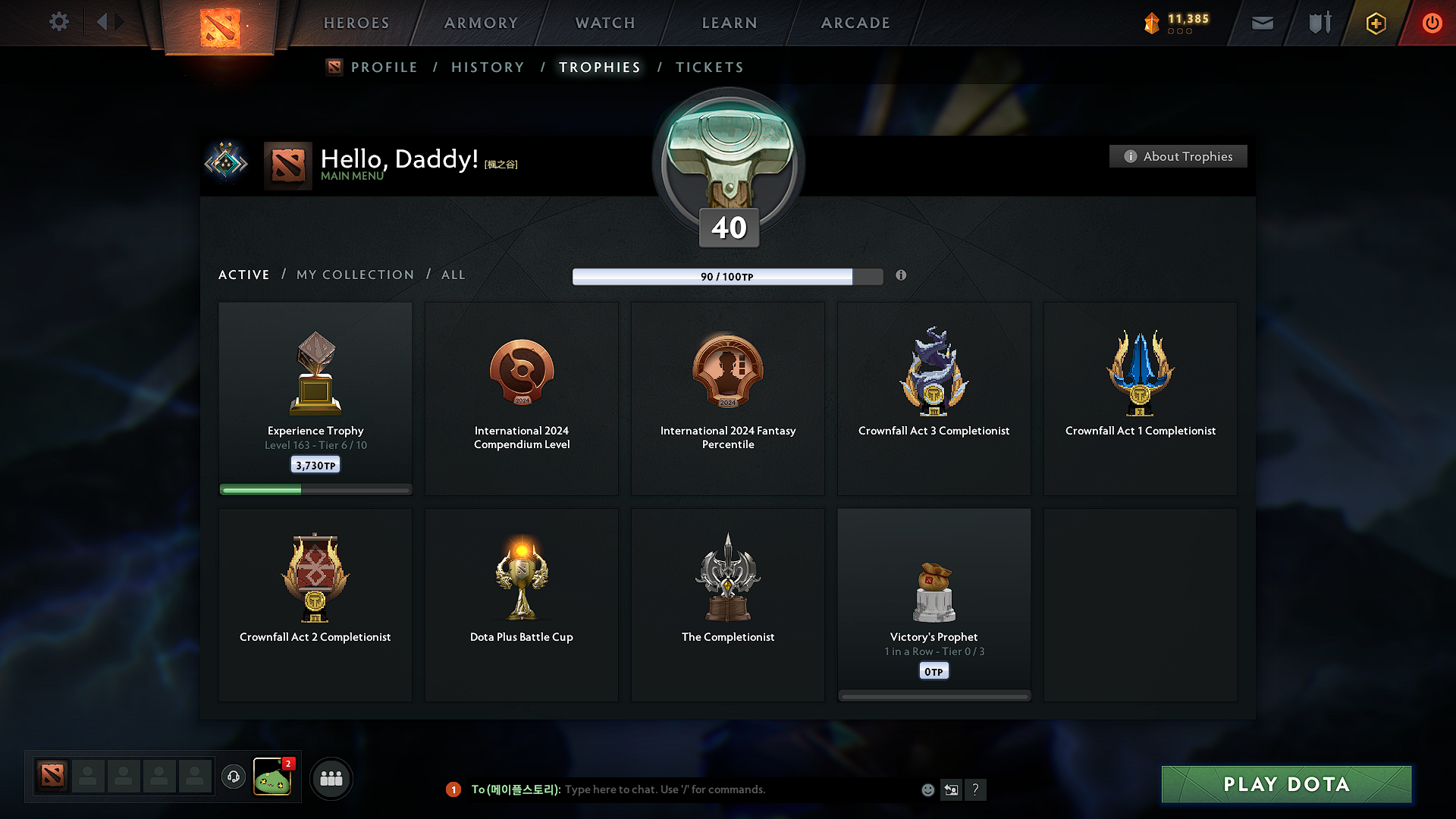
Task: Open the settings gear icon
Action: tap(58, 22)
